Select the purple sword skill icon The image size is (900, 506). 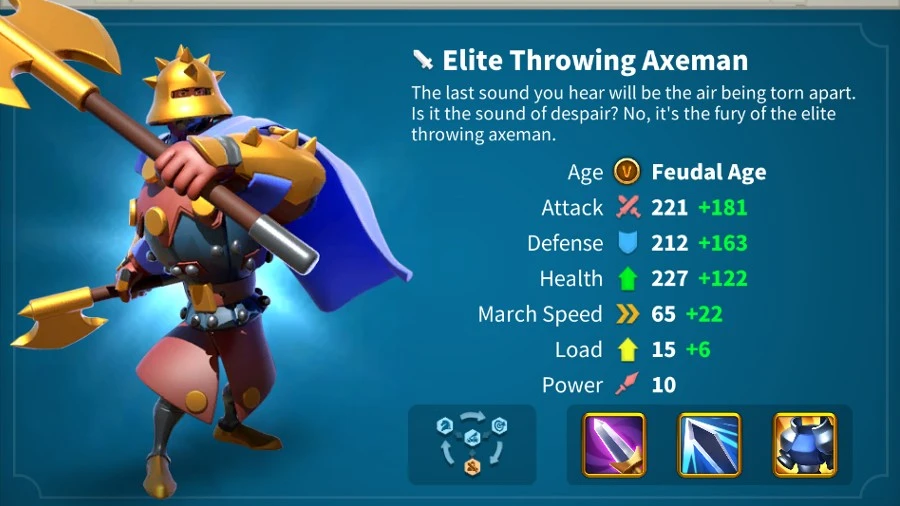[x=614, y=444]
